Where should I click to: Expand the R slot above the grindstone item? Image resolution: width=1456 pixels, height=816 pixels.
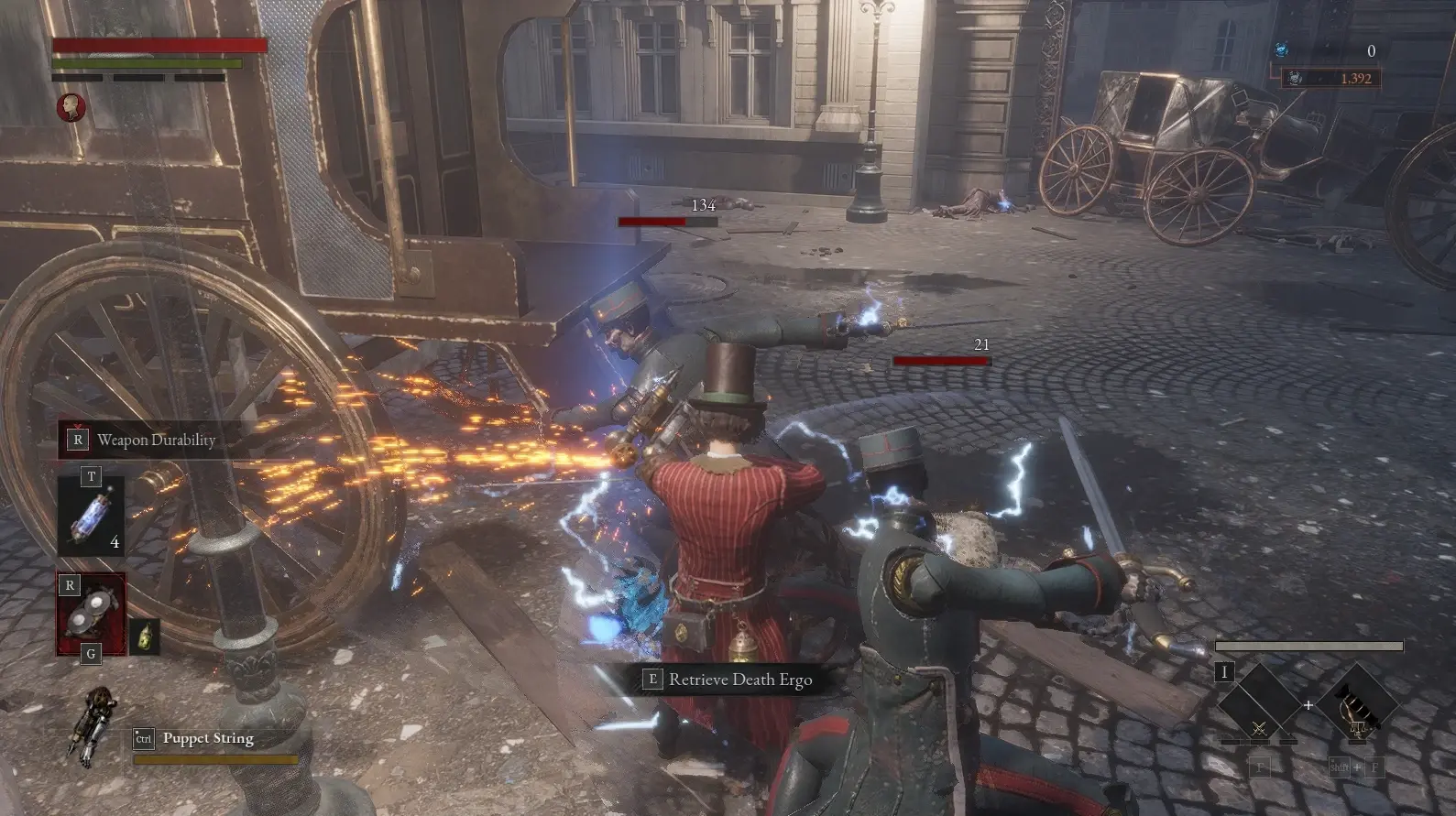pyautogui.click(x=69, y=585)
